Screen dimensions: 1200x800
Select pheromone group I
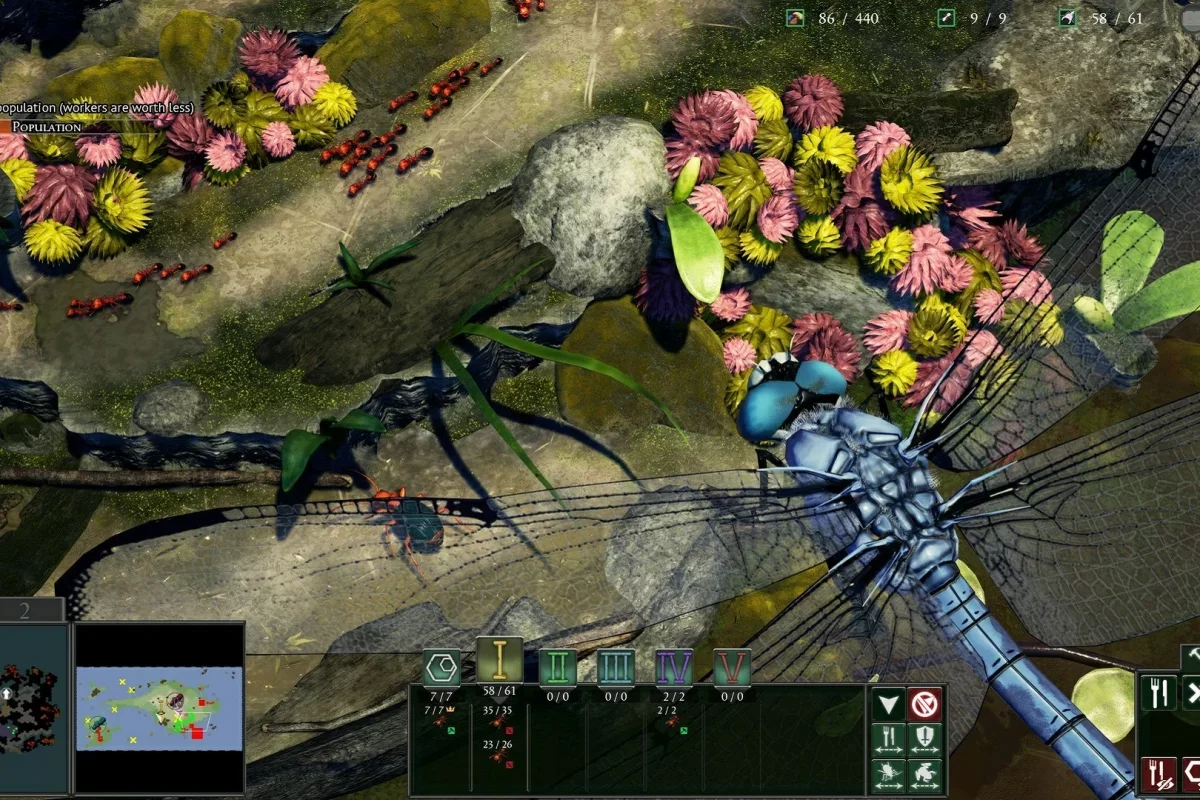[498, 661]
